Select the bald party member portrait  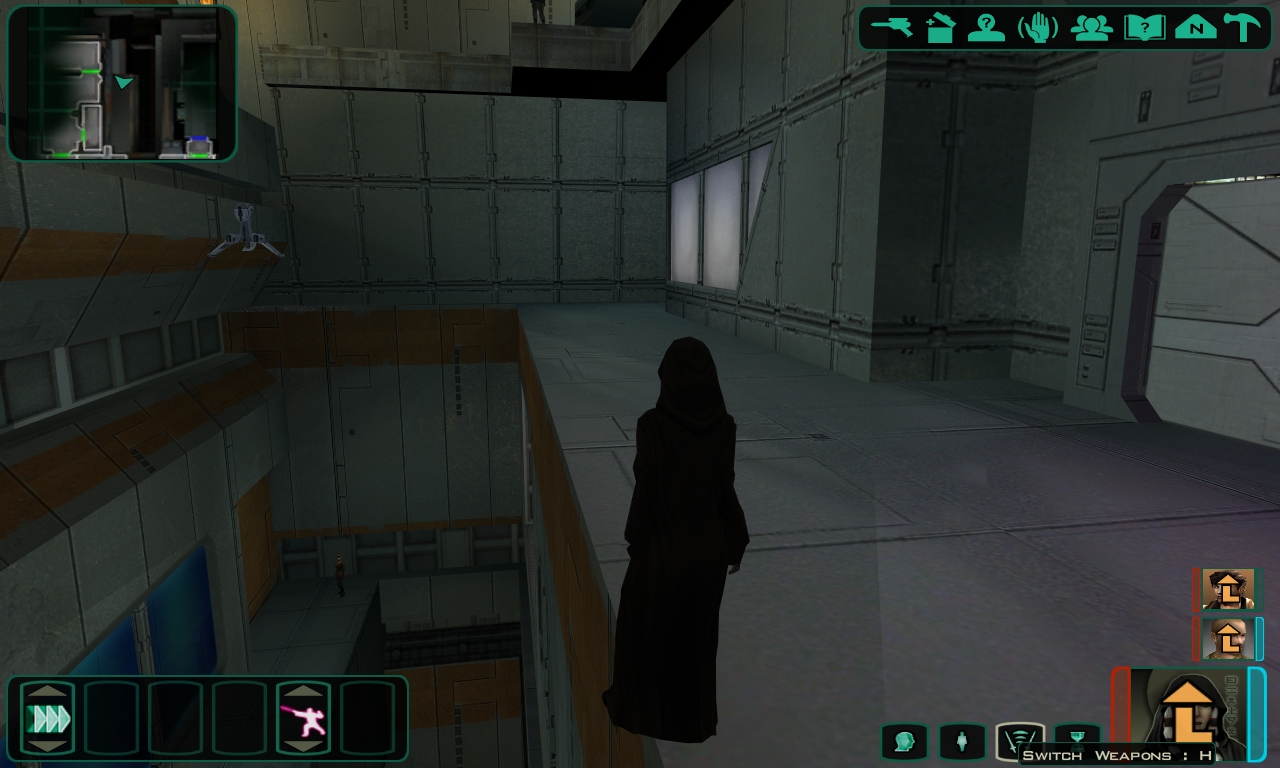click(1228, 638)
